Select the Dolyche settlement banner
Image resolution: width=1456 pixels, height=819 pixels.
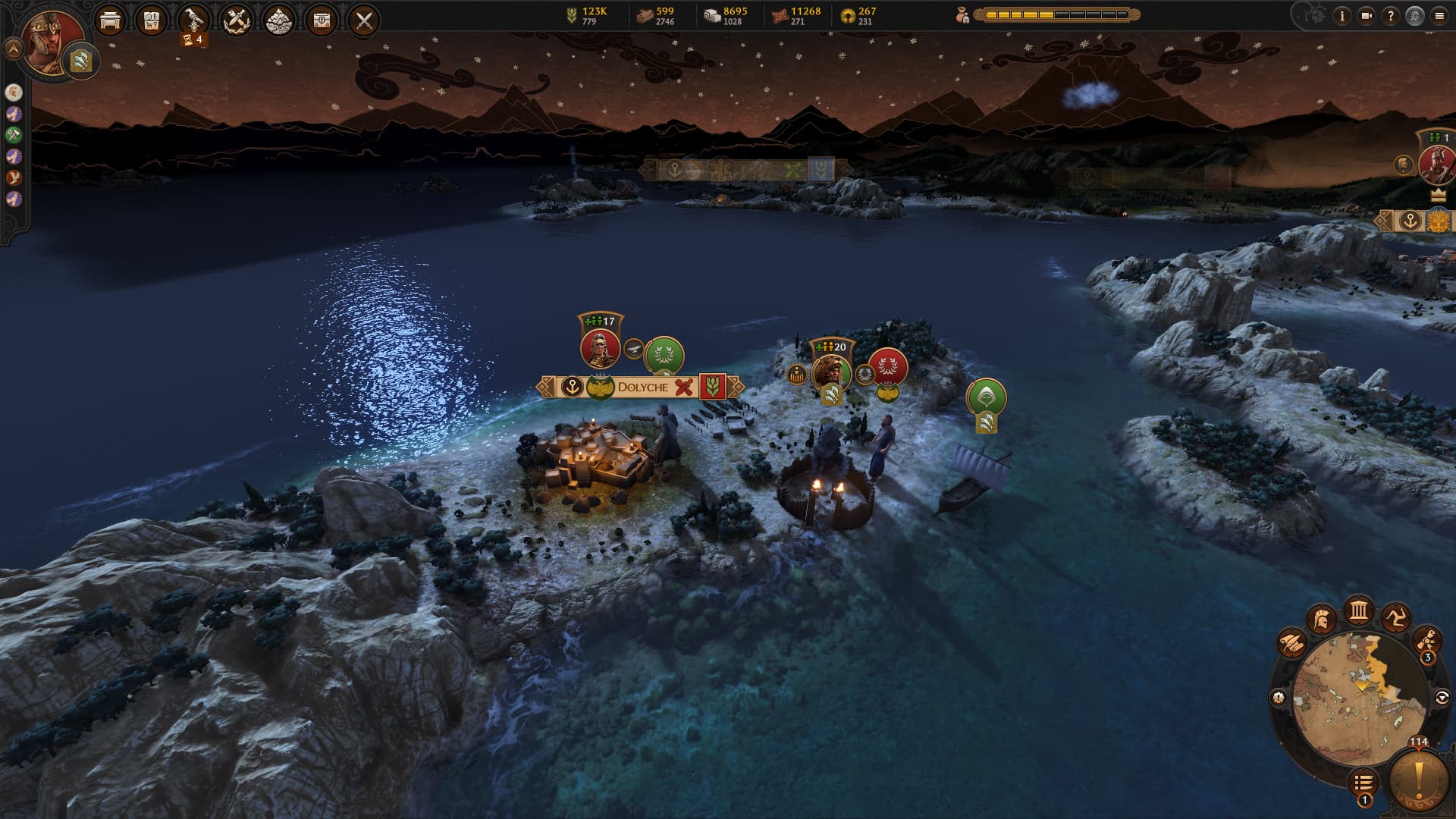pos(642,387)
